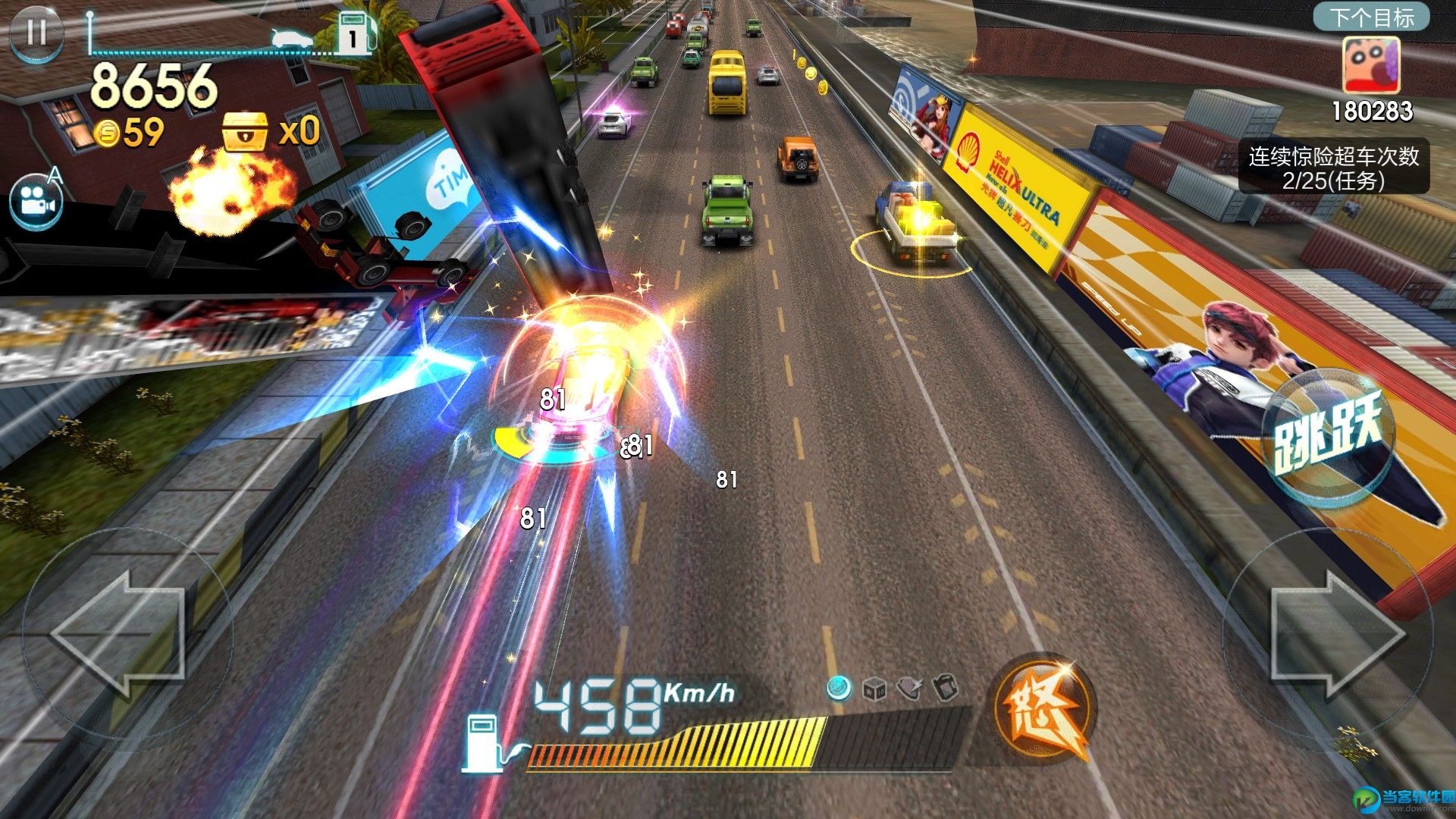Steer left with the left arrow
Viewport: 1456px width, 819px height.
coord(120,633)
